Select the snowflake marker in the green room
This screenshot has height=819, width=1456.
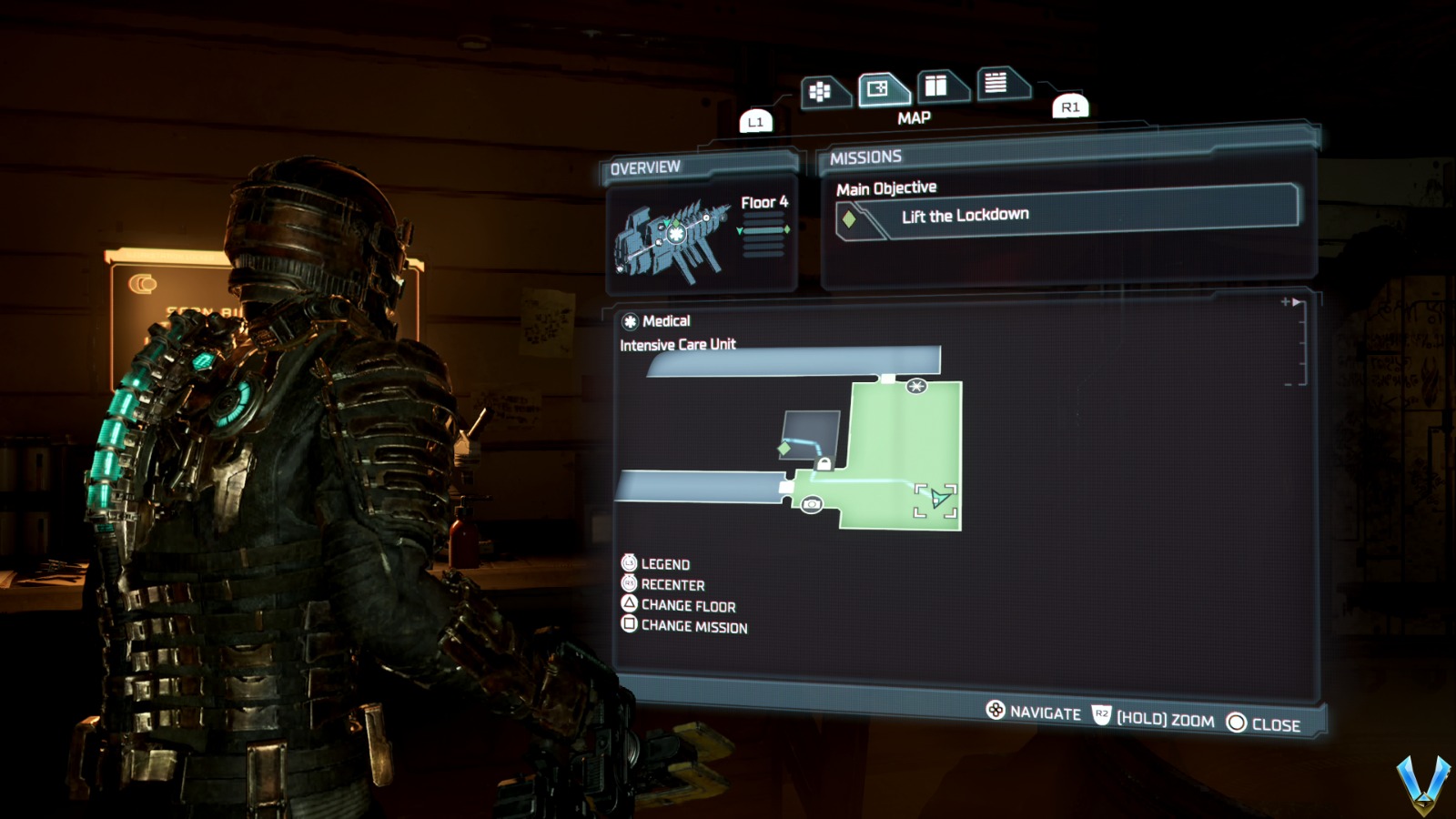[916, 387]
